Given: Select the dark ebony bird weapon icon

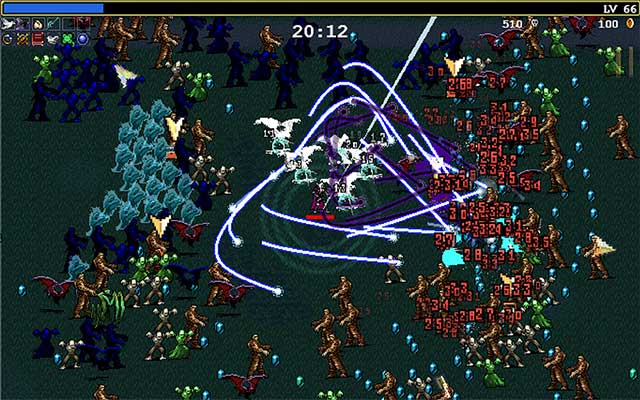Looking at the screenshot, I should (x=23, y=24).
